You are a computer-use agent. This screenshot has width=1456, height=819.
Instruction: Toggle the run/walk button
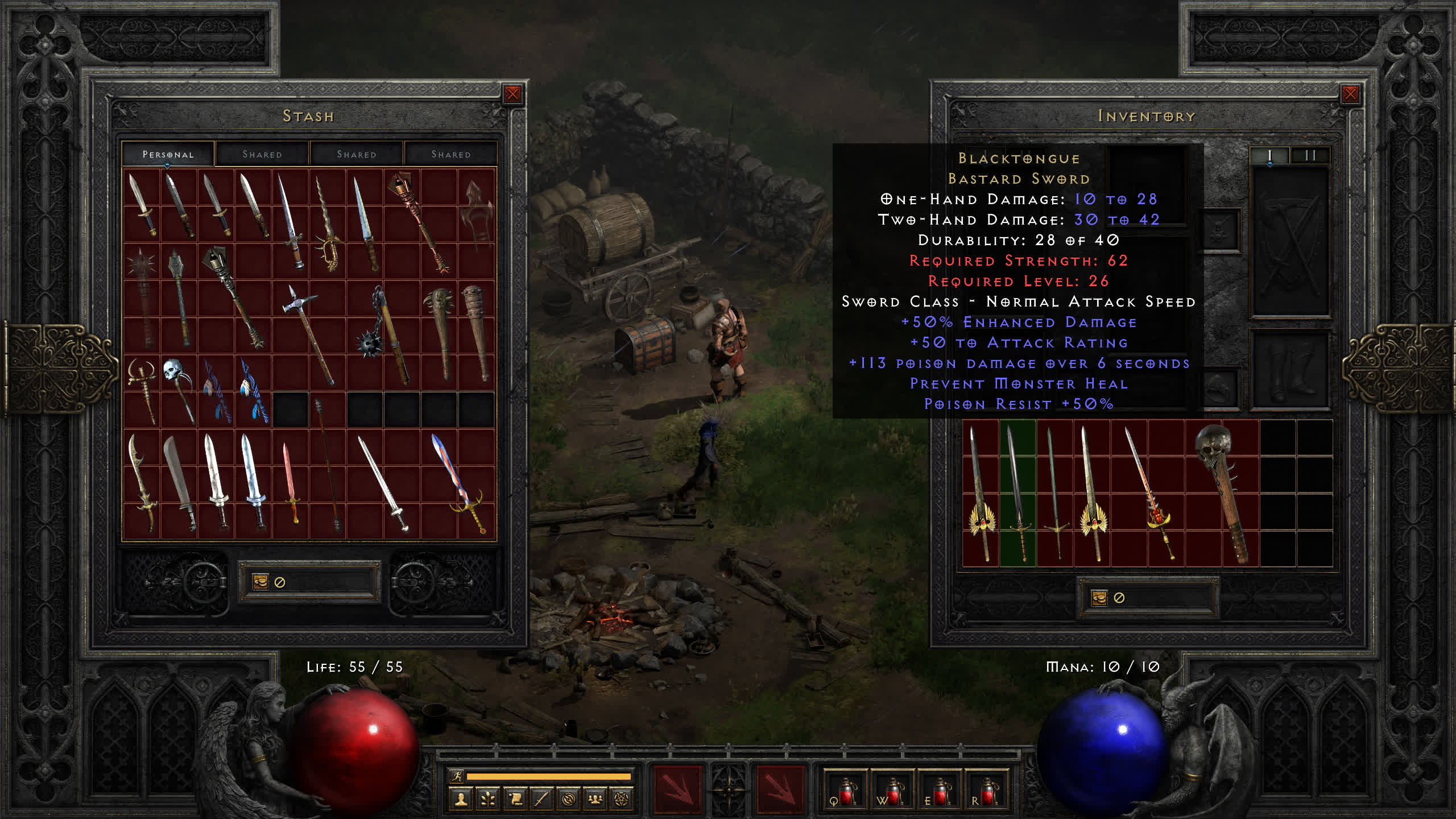pyautogui.click(x=456, y=776)
